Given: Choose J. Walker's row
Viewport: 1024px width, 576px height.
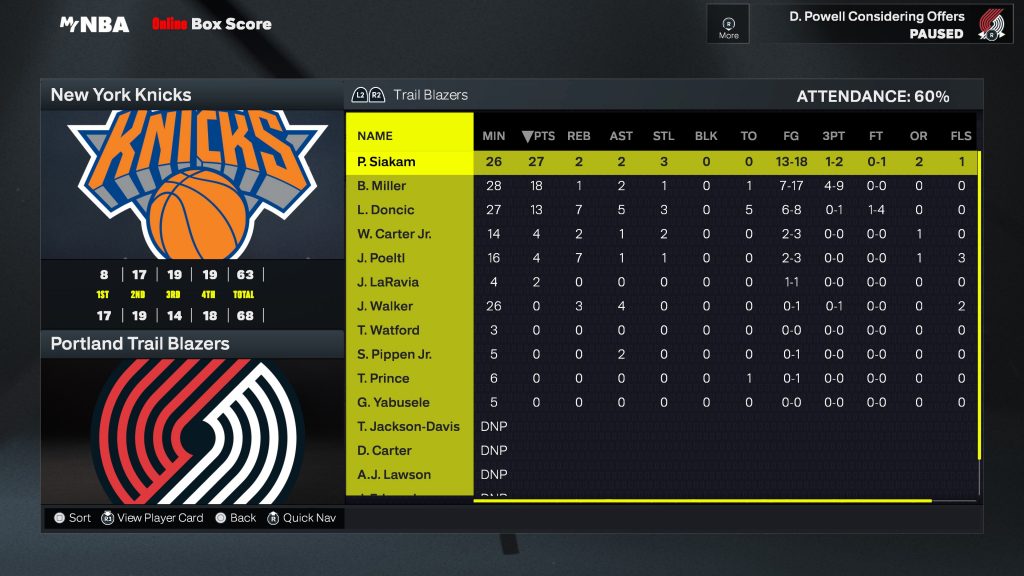Looking at the screenshot, I should (385, 306).
